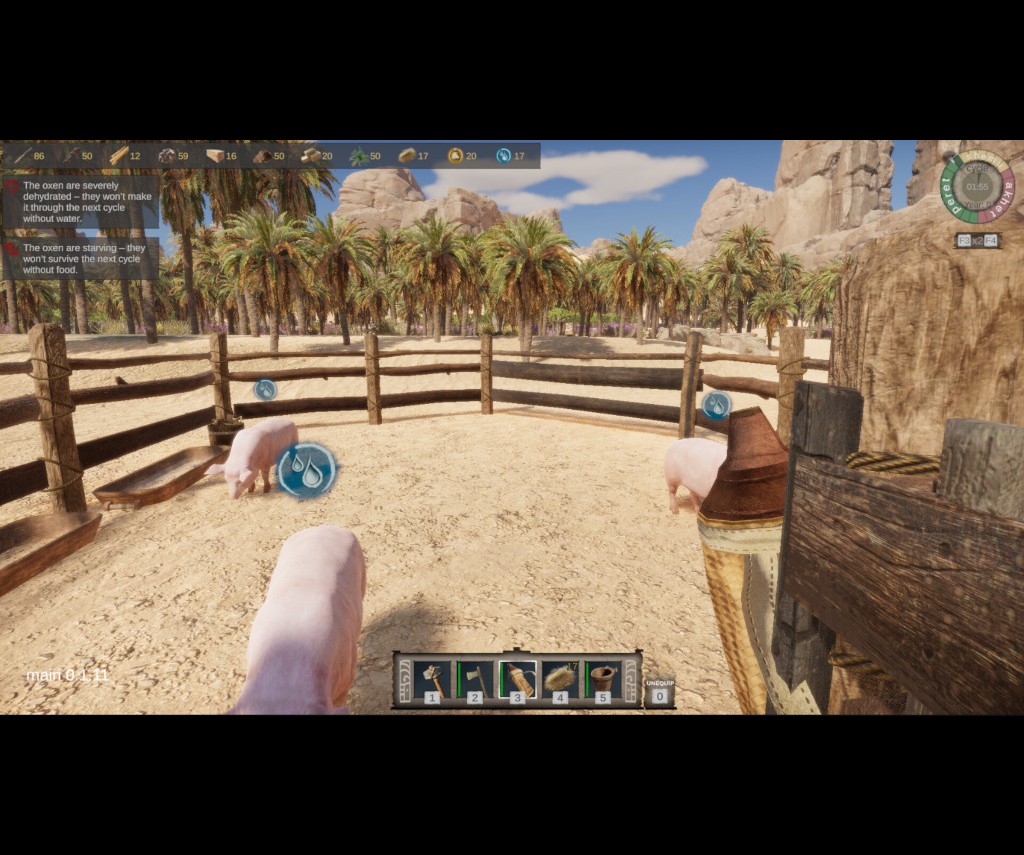This screenshot has width=1024, height=855.
Task: Pick the clay bucket hotbar slot
Action: [602, 680]
